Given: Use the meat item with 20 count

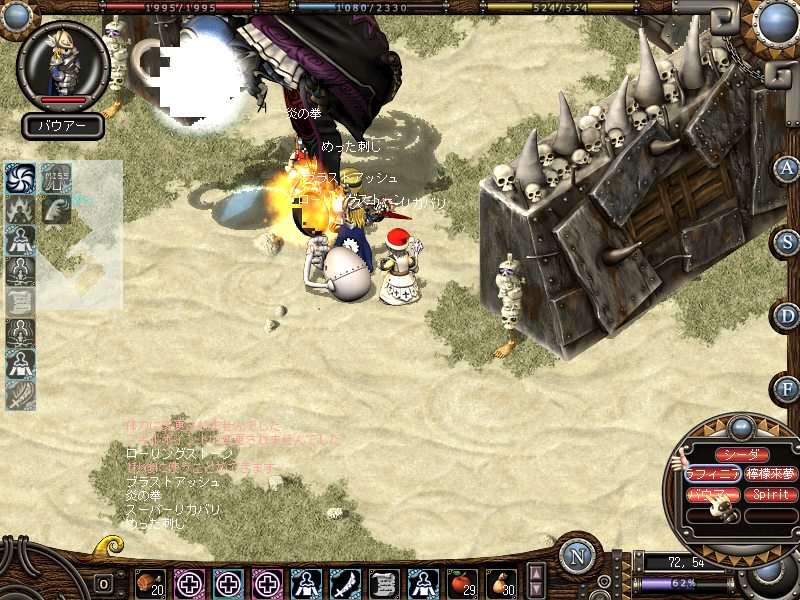Looking at the screenshot, I should pos(151,583).
